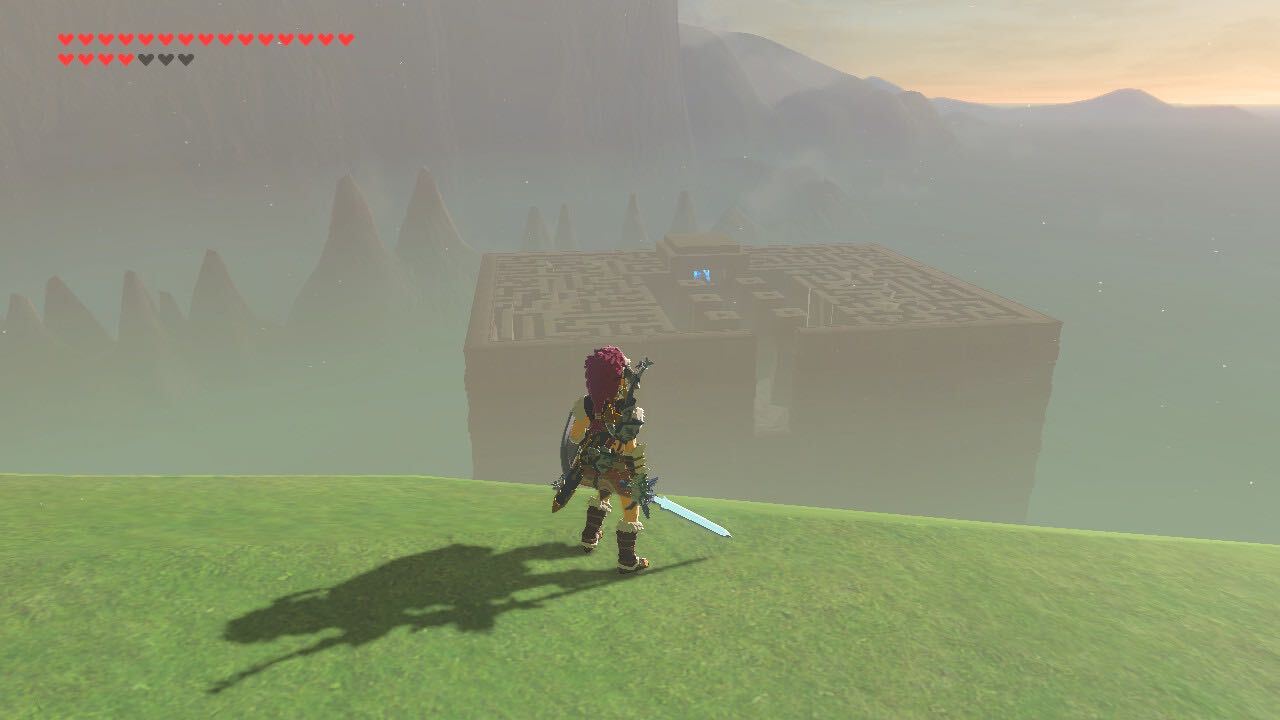Click the first darkened empty heart icon

click(147, 58)
